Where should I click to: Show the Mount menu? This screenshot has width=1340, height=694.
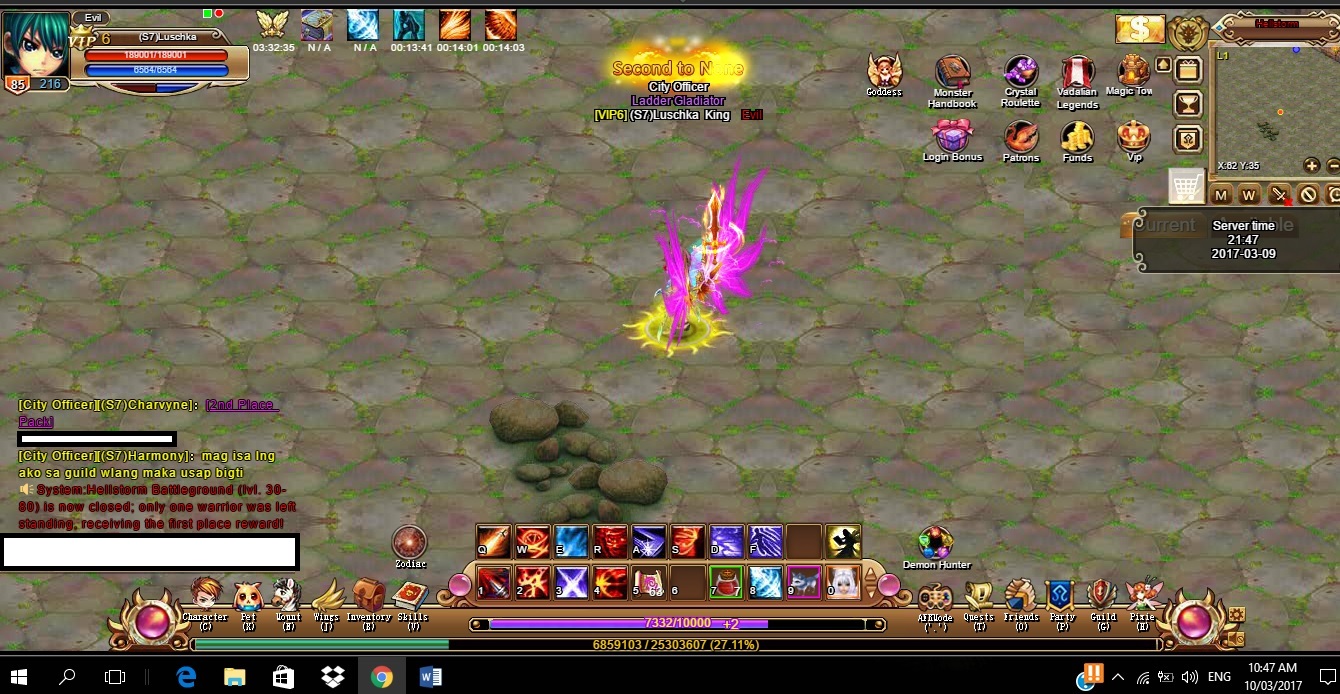[x=287, y=596]
